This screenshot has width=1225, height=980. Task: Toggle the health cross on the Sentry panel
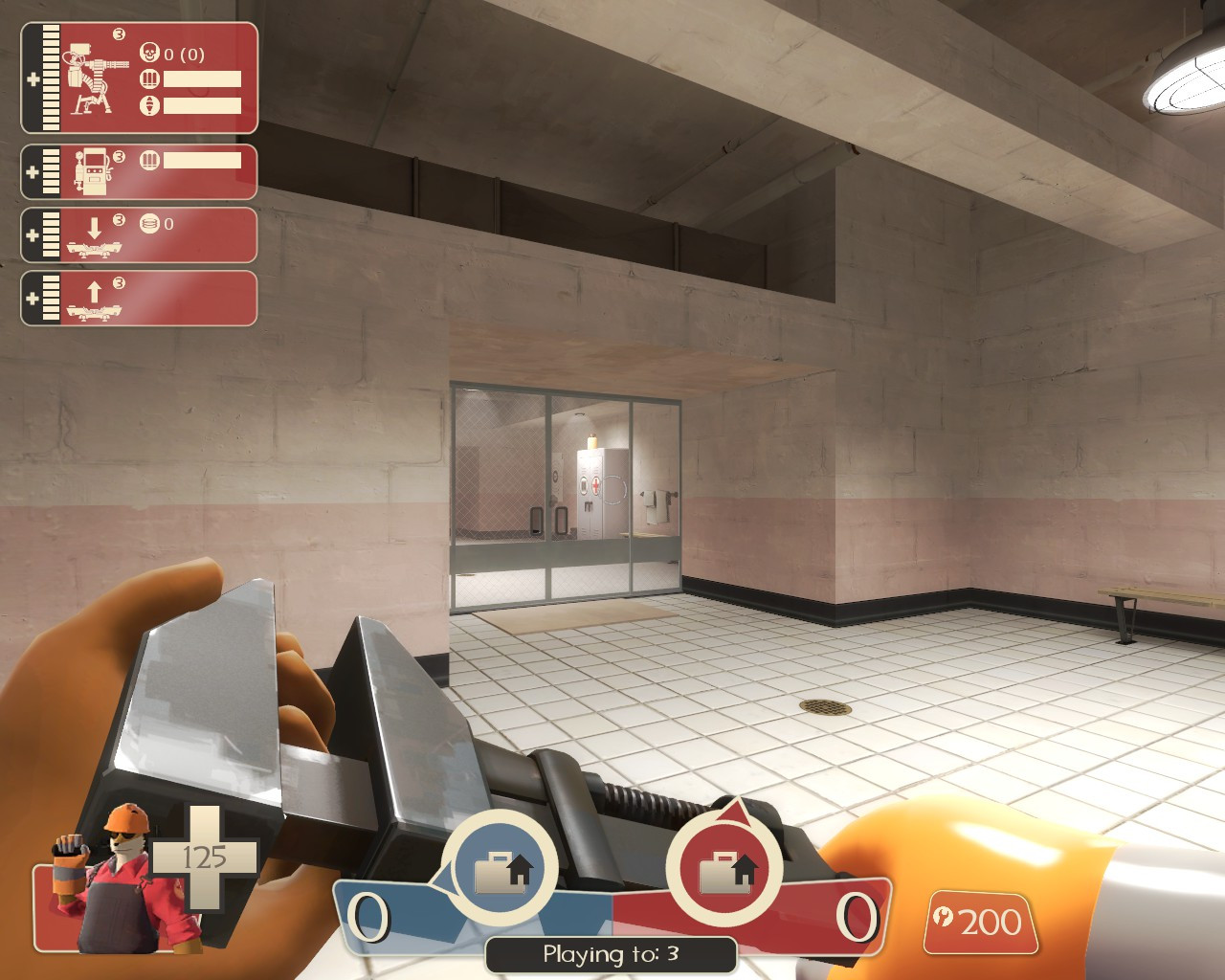[x=34, y=77]
